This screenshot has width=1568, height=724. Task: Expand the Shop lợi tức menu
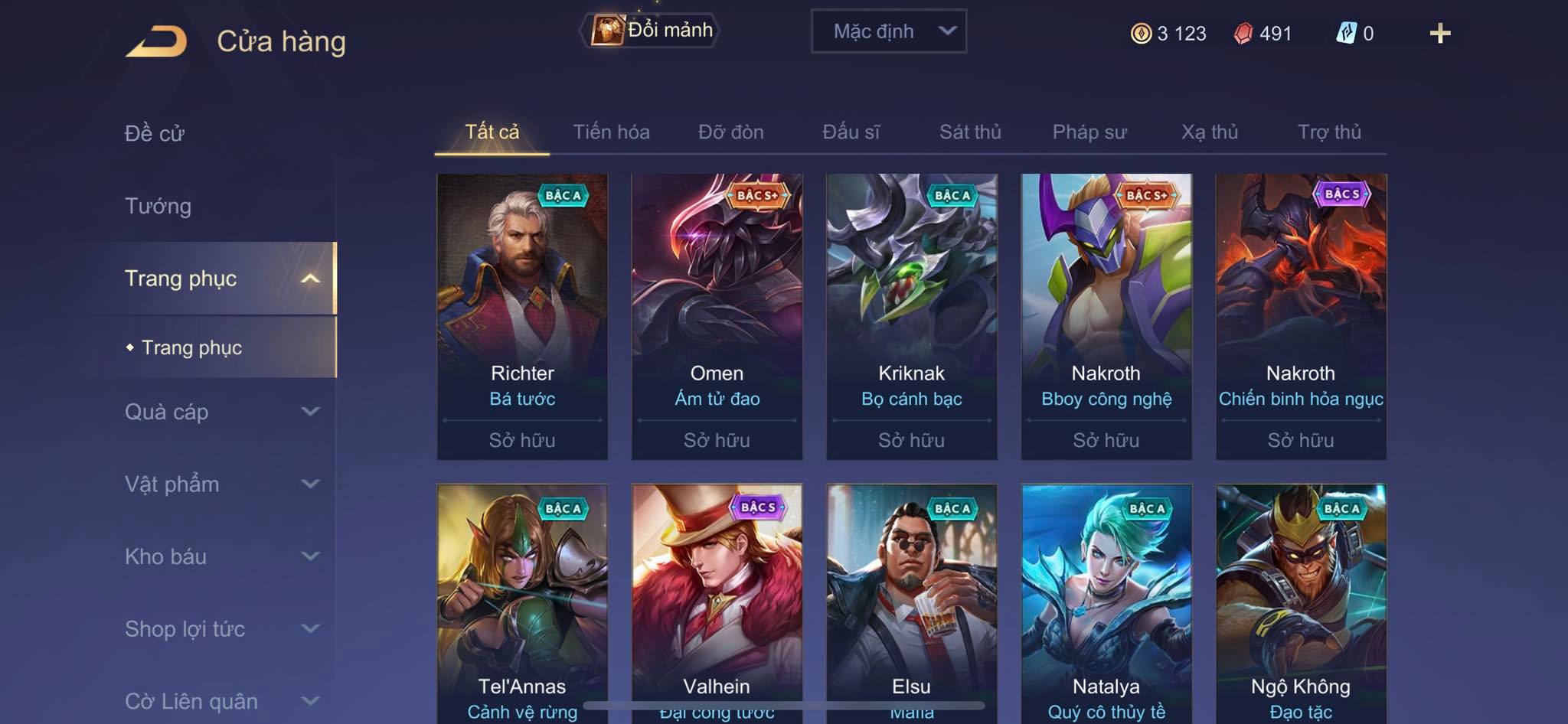(x=220, y=629)
